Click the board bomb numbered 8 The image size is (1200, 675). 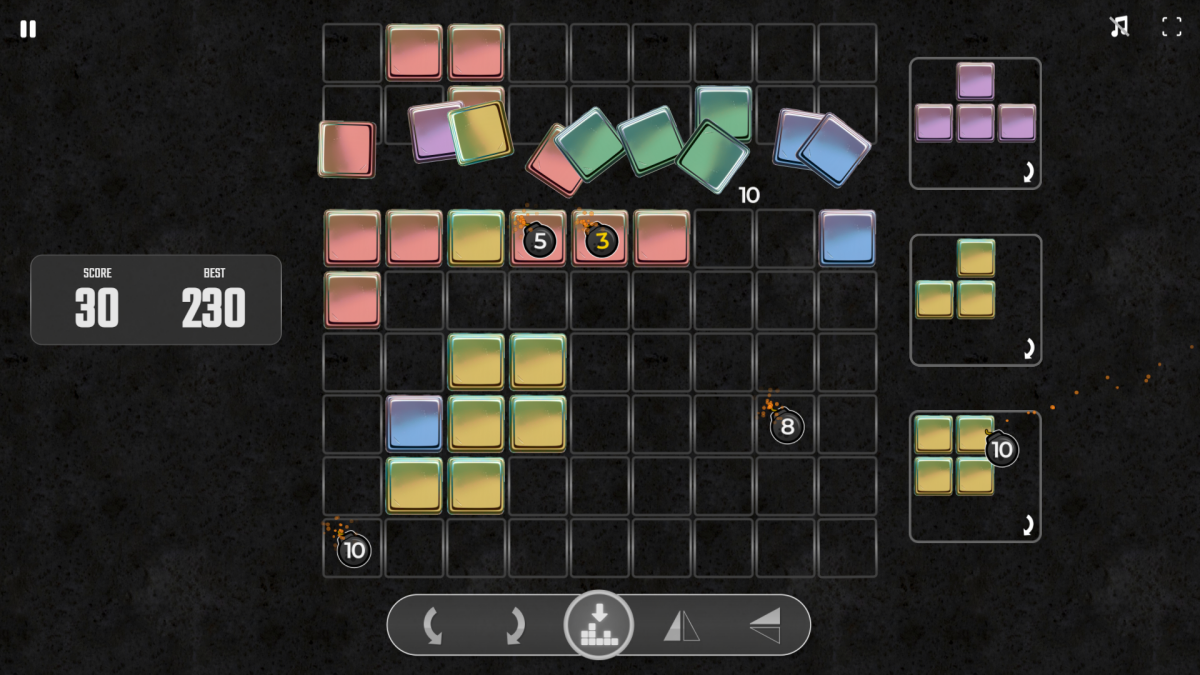pos(786,427)
